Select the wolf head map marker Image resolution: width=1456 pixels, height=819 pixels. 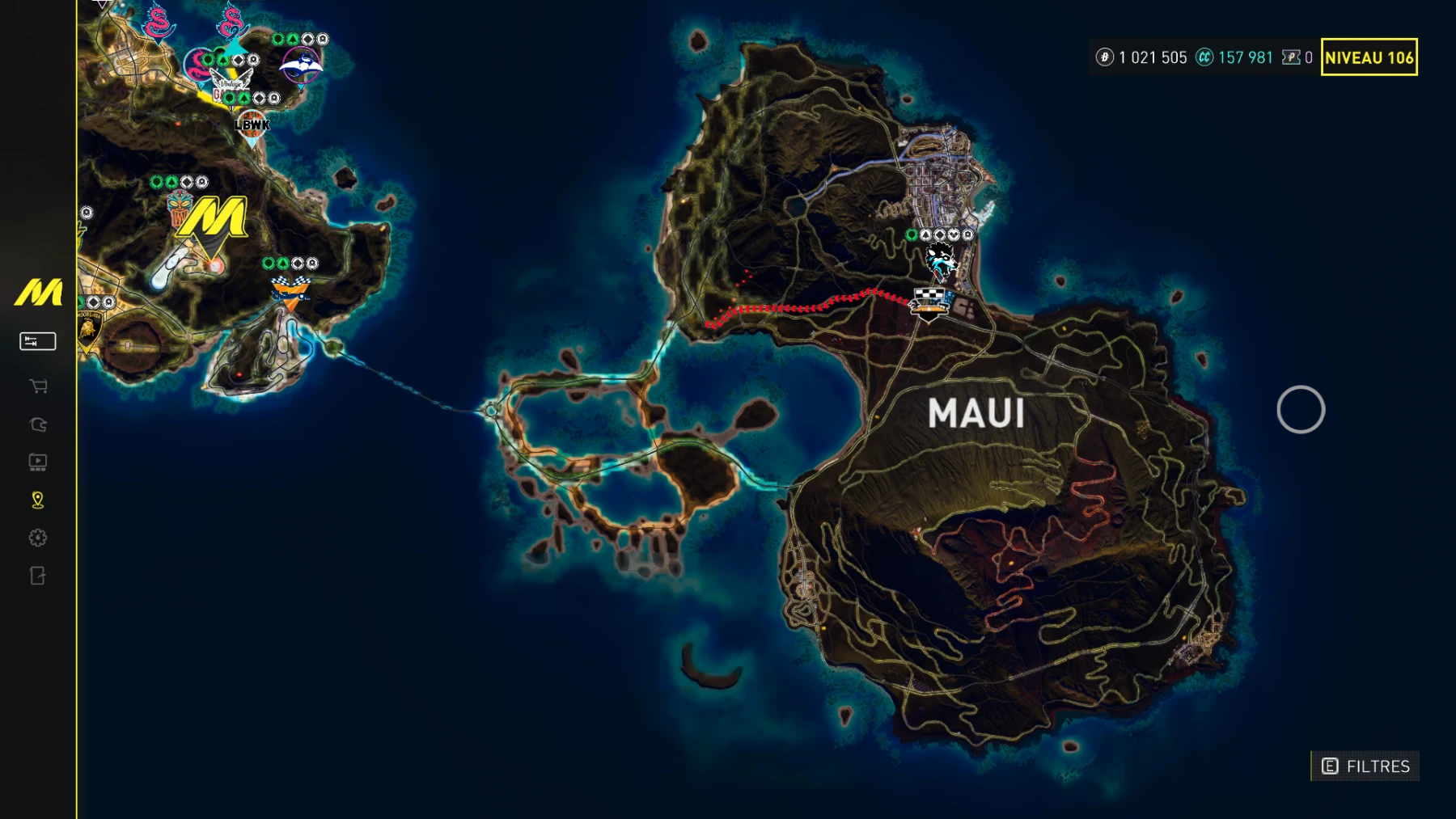click(940, 260)
